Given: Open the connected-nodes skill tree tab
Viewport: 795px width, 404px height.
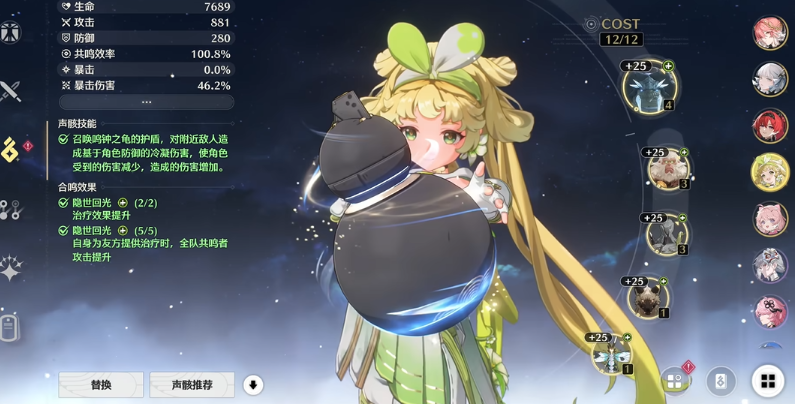Looking at the screenshot, I should tap(11, 209).
